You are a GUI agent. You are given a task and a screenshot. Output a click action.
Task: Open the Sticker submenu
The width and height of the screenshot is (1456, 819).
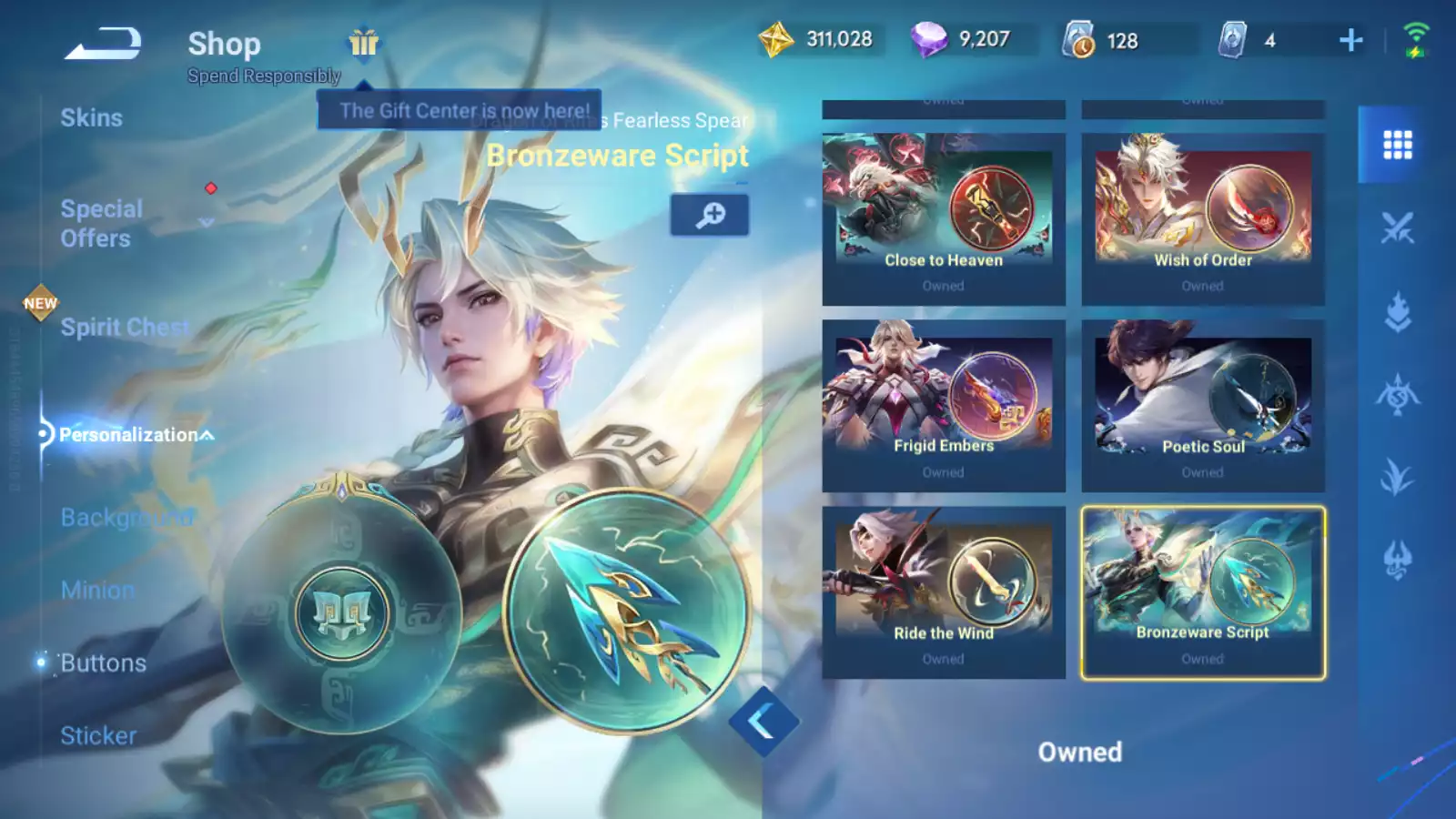coord(98,735)
